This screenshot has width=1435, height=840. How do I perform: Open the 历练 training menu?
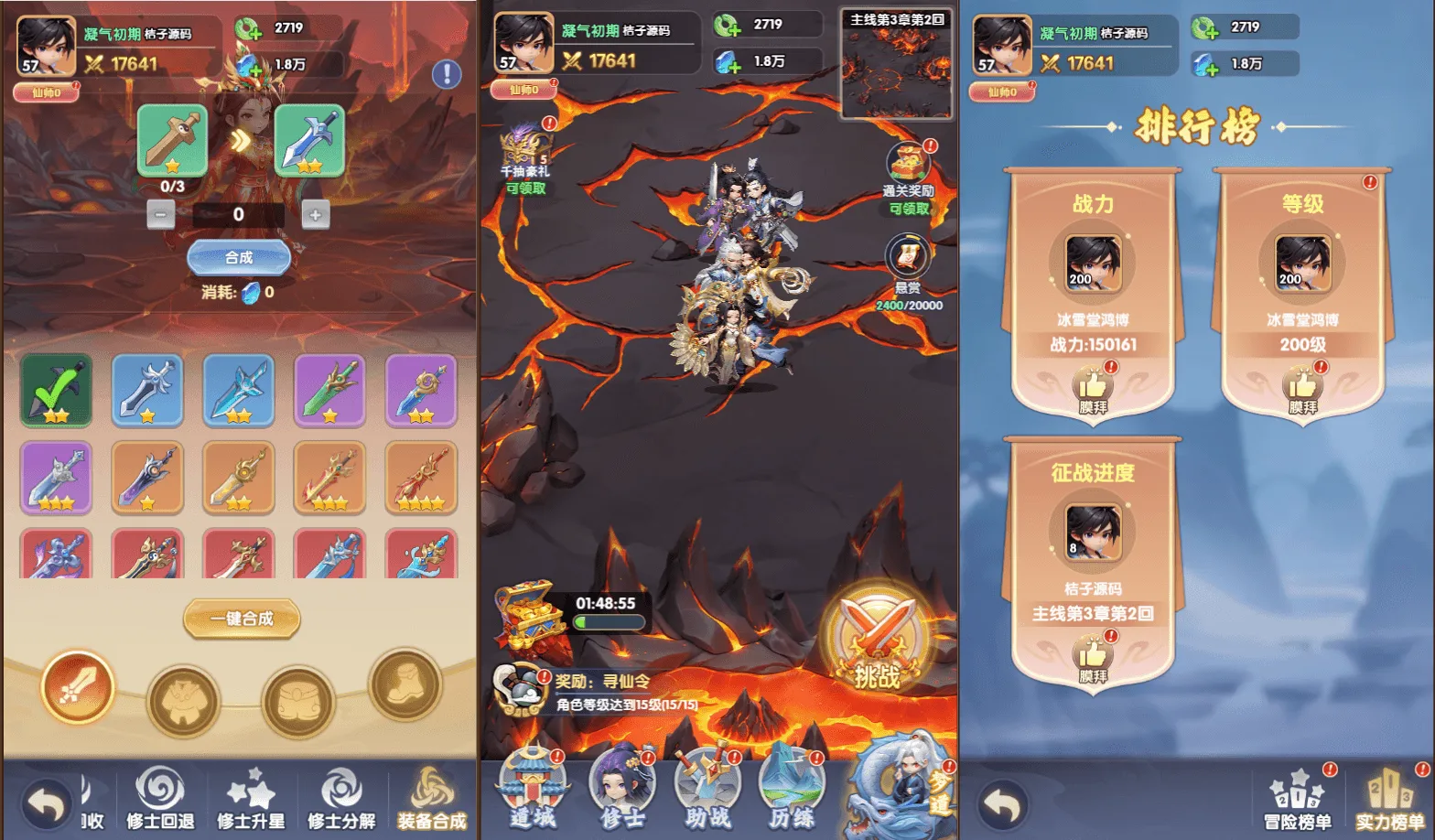click(x=792, y=789)
